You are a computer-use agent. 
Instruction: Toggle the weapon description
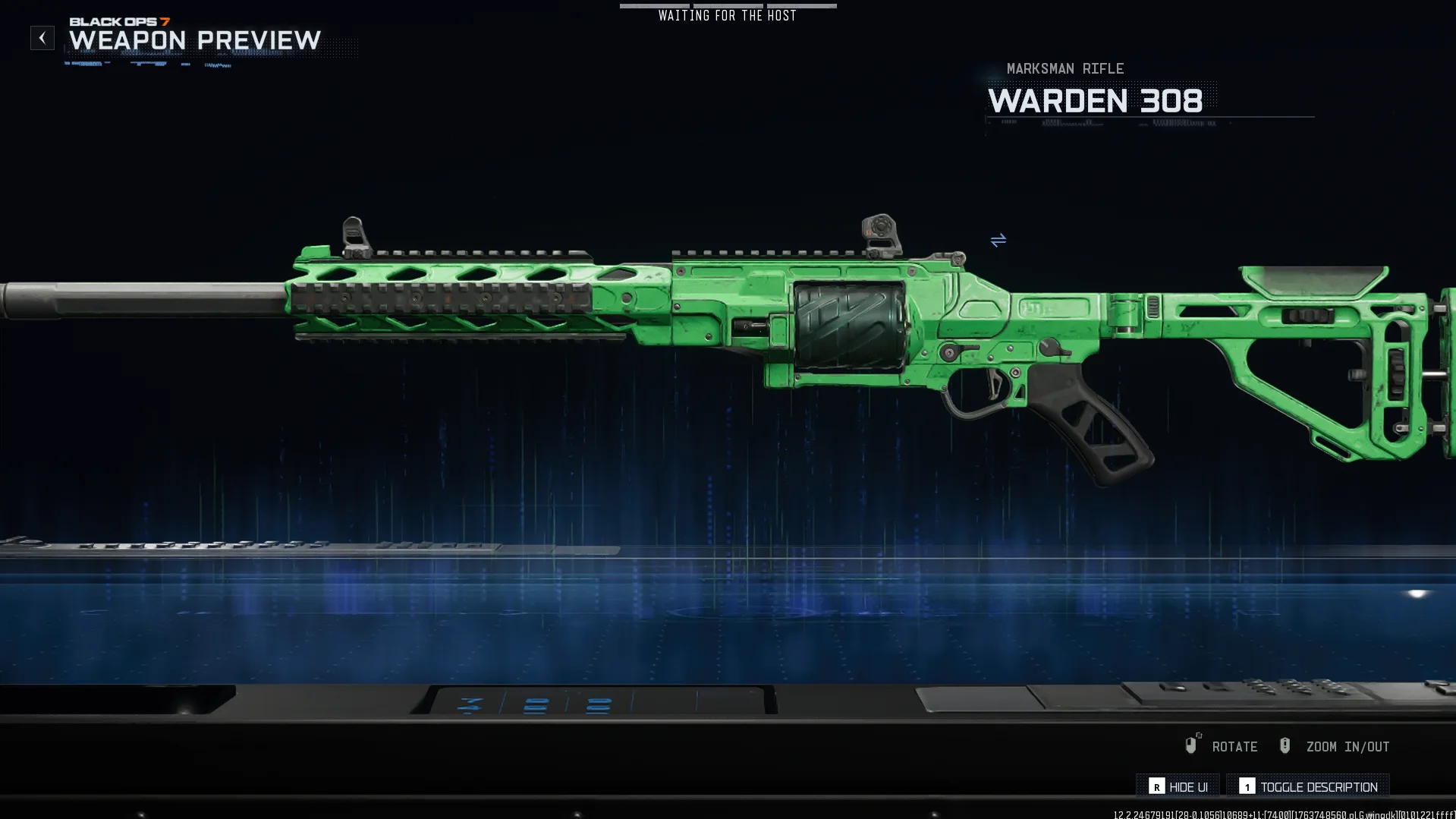pos(1308,786)
